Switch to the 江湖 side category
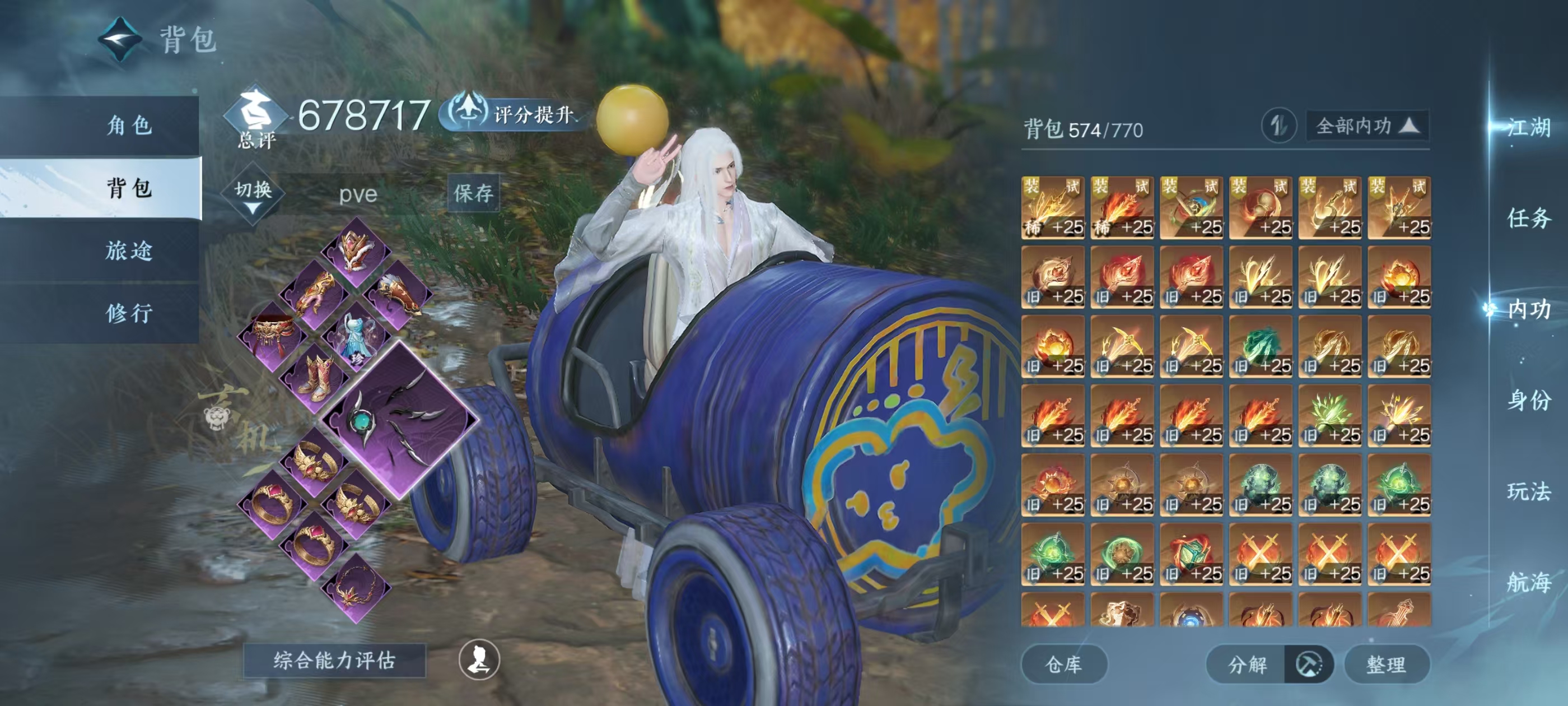The image size is (1568, 706). point(1528,127)
